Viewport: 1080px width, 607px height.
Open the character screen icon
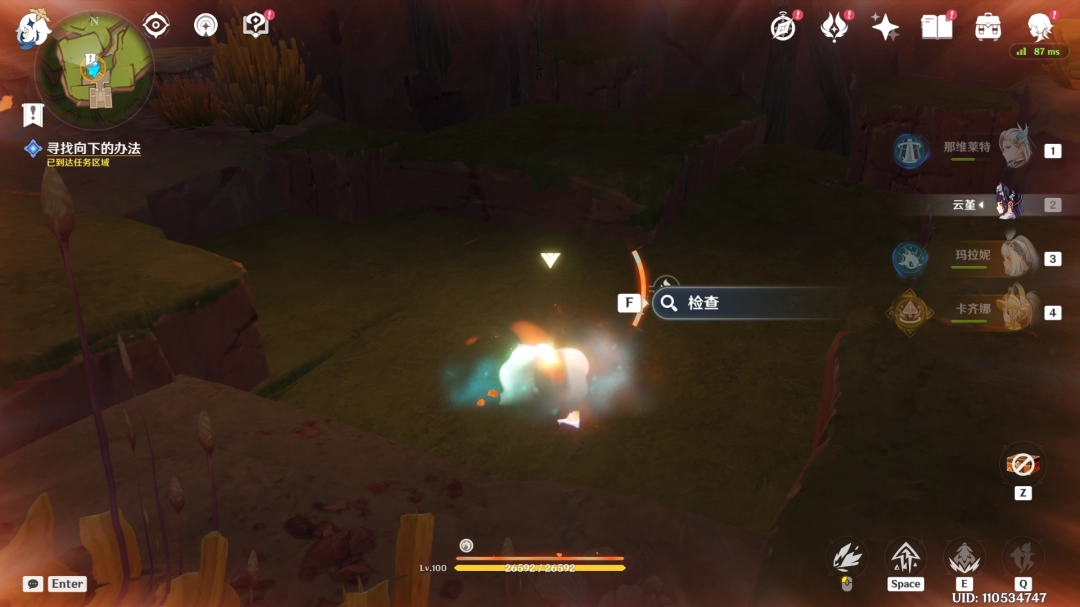(1041, 27)
